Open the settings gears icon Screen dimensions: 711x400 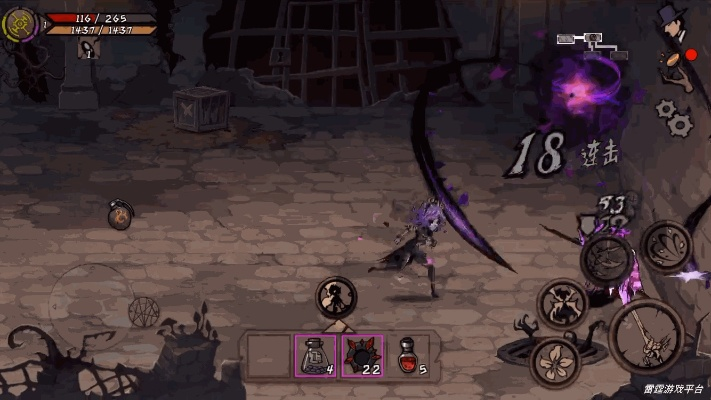coord(677,116)
